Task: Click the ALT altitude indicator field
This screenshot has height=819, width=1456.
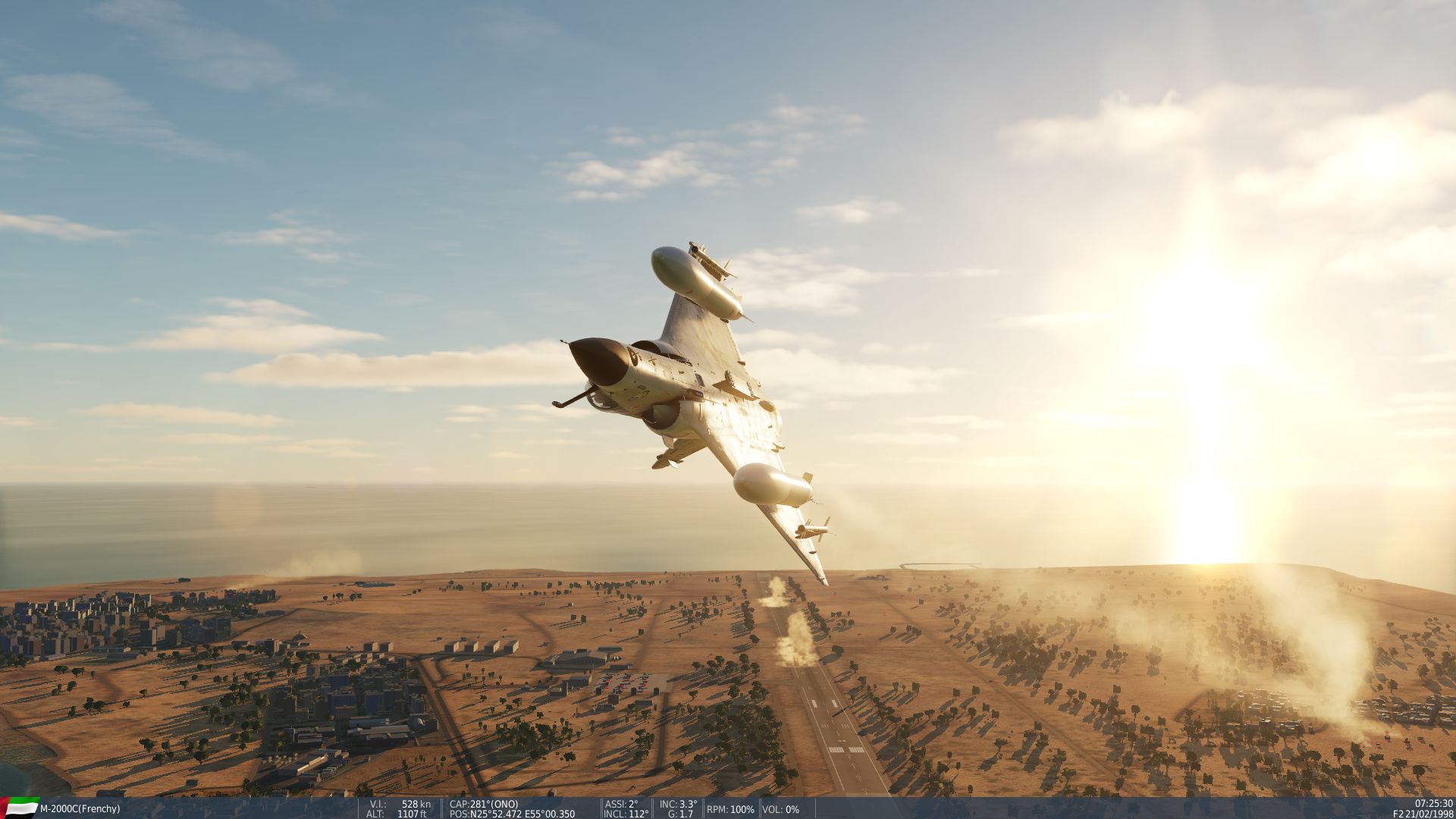Action: coord(394,814)
